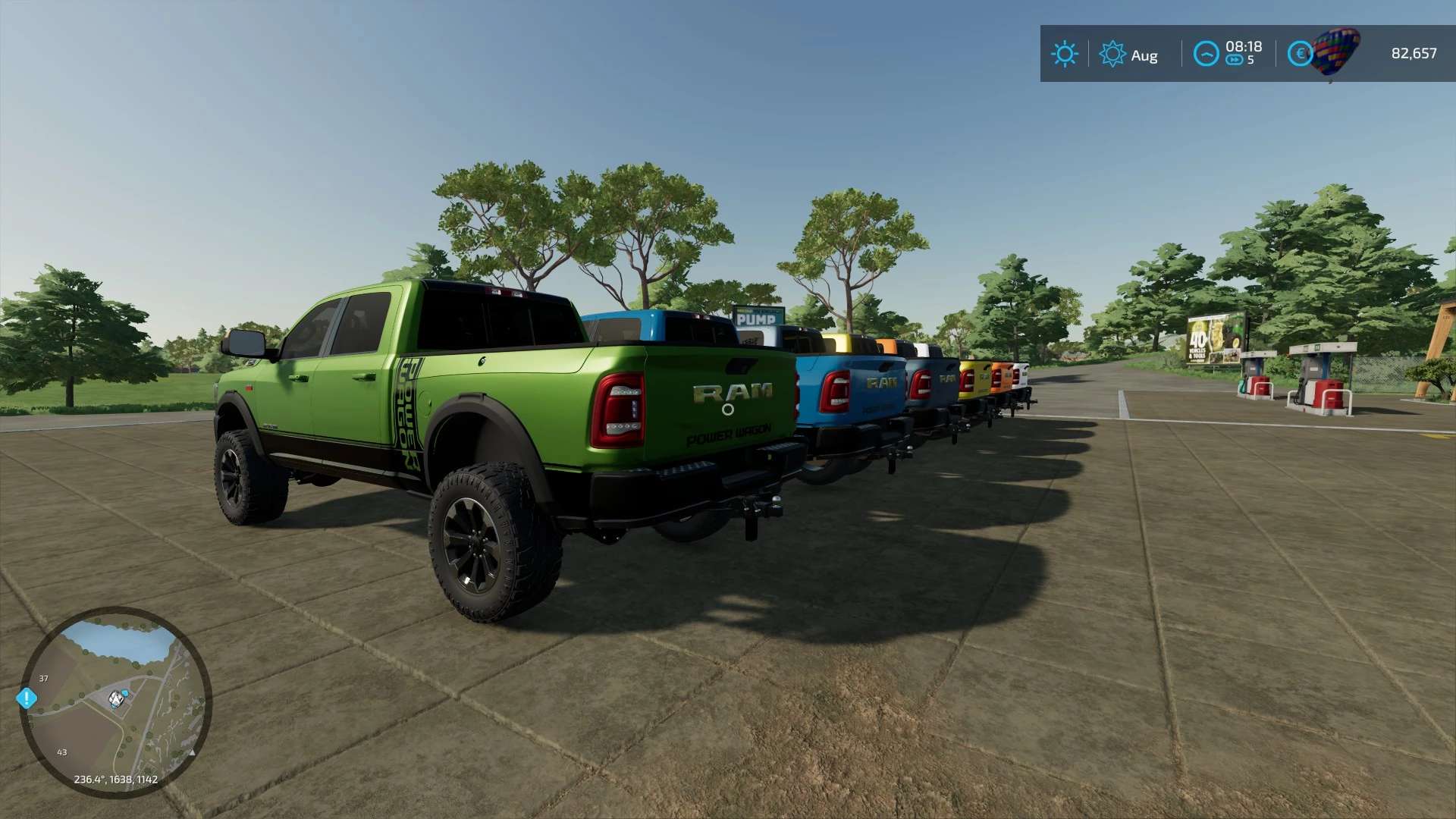This screenshot has width=1456, height=819.
Task: Click the blue exclamation marker beside minimap
Action: click(27, 698)
